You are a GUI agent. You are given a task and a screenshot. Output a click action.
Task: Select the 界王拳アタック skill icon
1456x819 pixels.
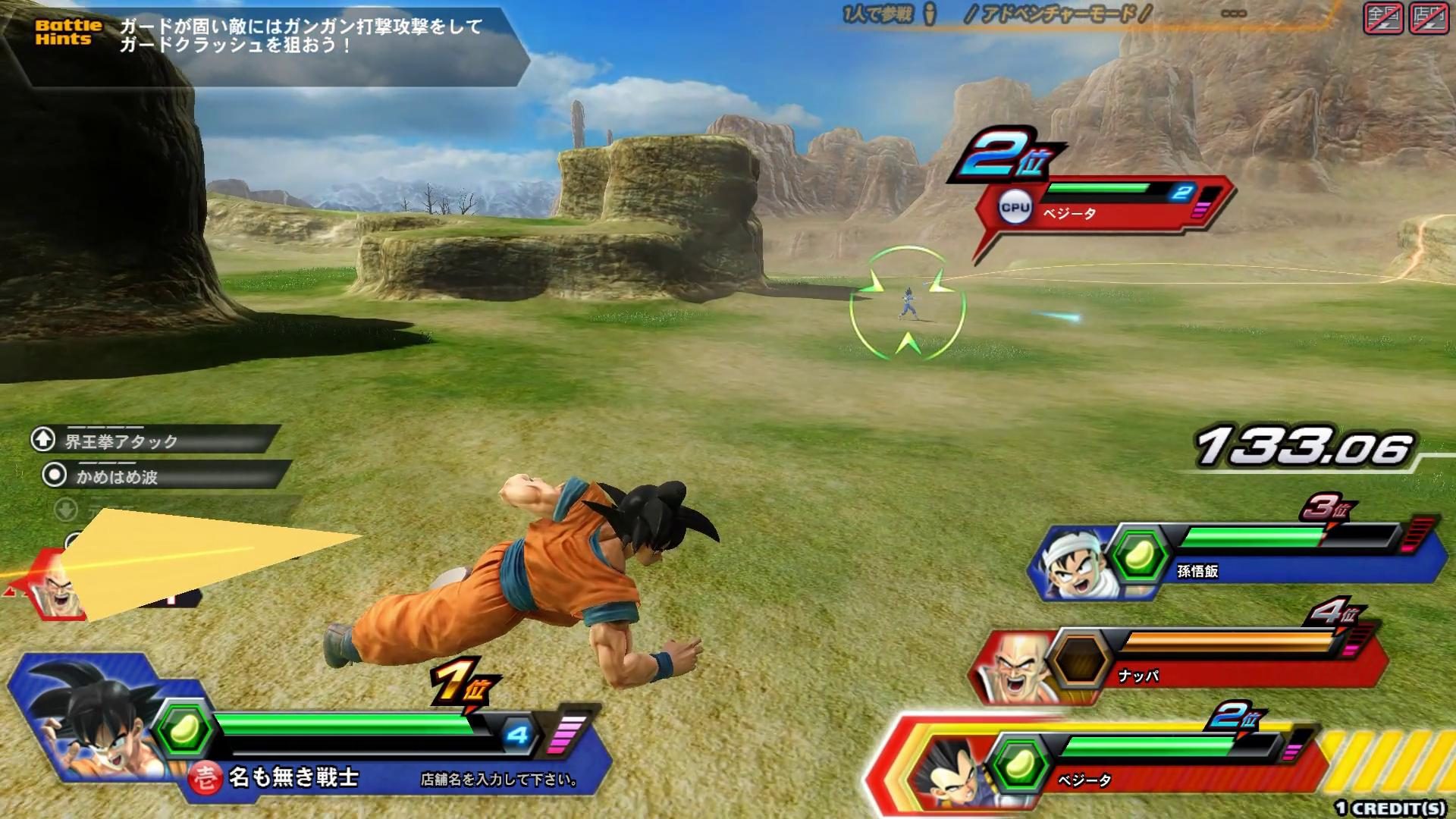click(43, 437)
